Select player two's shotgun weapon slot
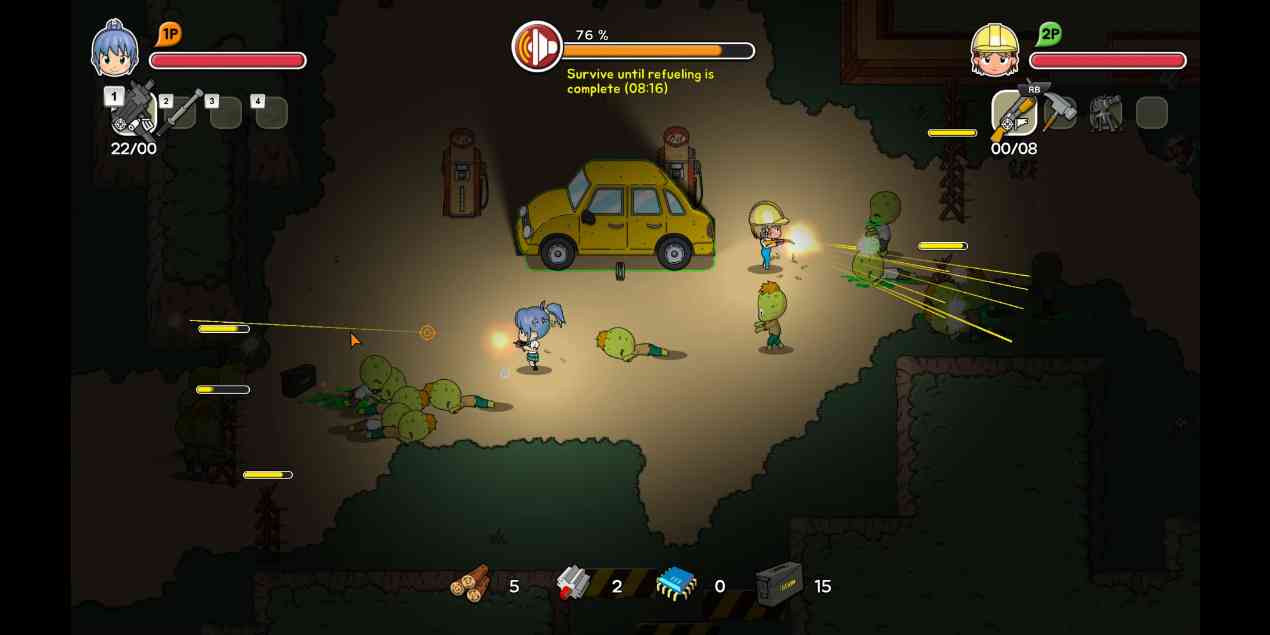The image size is (1270, 635). click(x=1014, y=113)
